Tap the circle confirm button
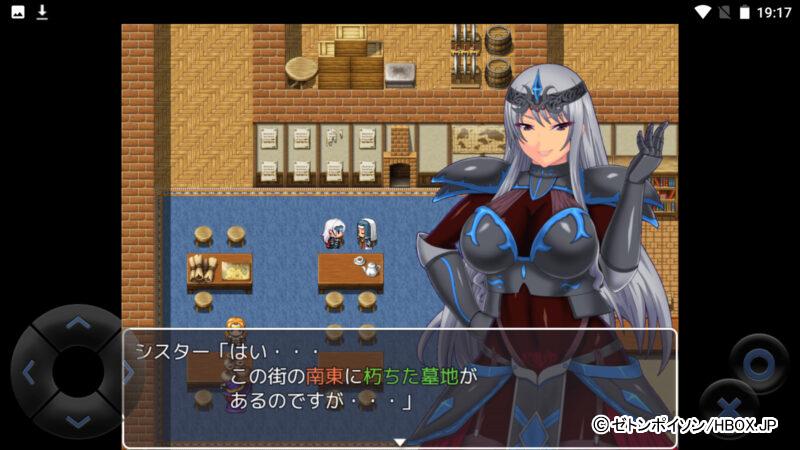This screenshot has width=800, height=450. (x=757, y=360)
